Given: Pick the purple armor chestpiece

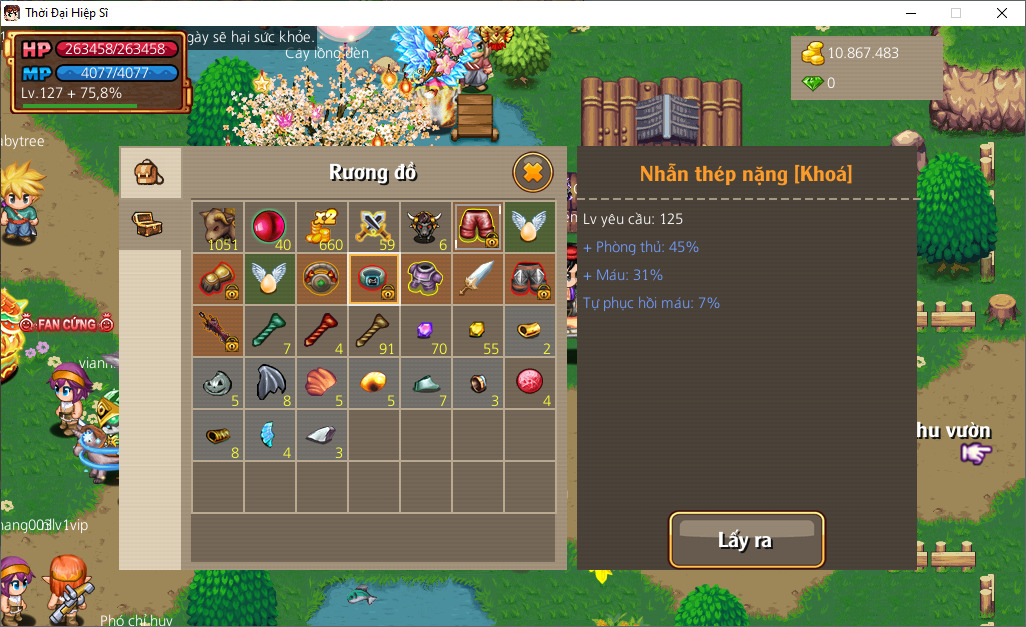Looking at the screenshot, I should click(426, 278).
